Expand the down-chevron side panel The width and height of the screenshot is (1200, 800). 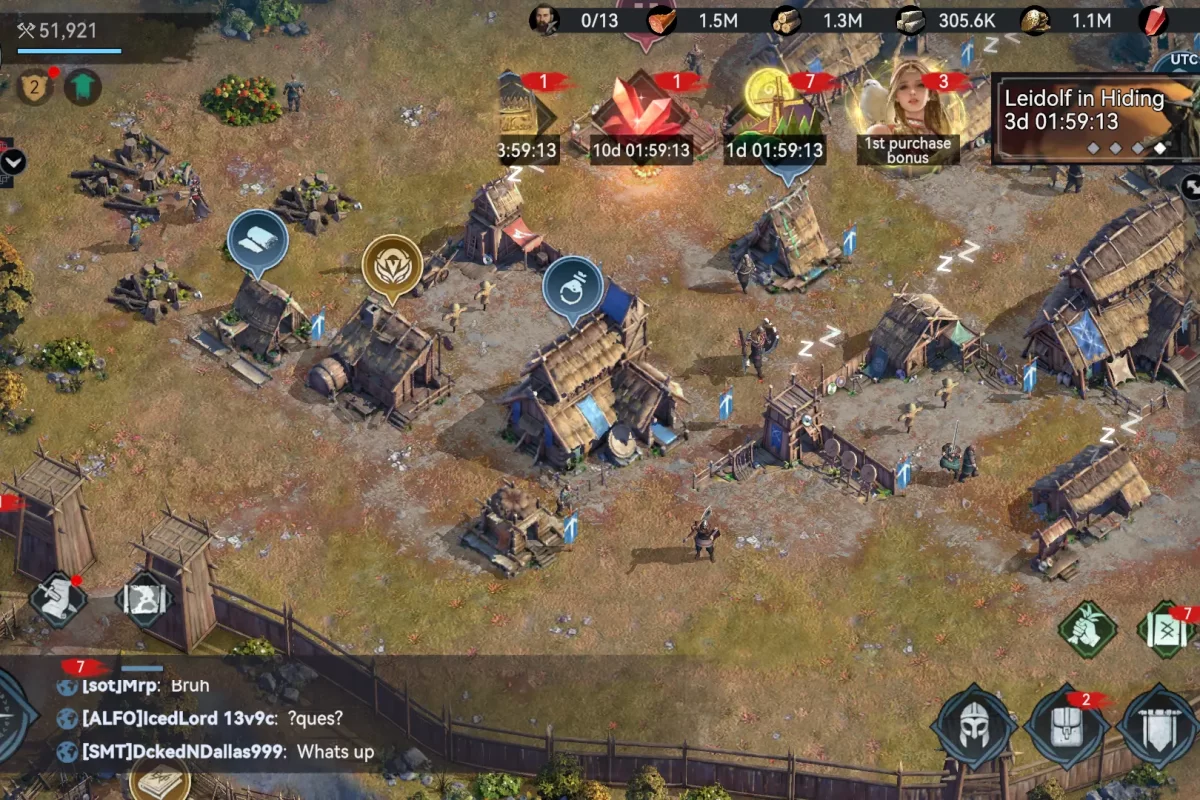tap(13, 162)
